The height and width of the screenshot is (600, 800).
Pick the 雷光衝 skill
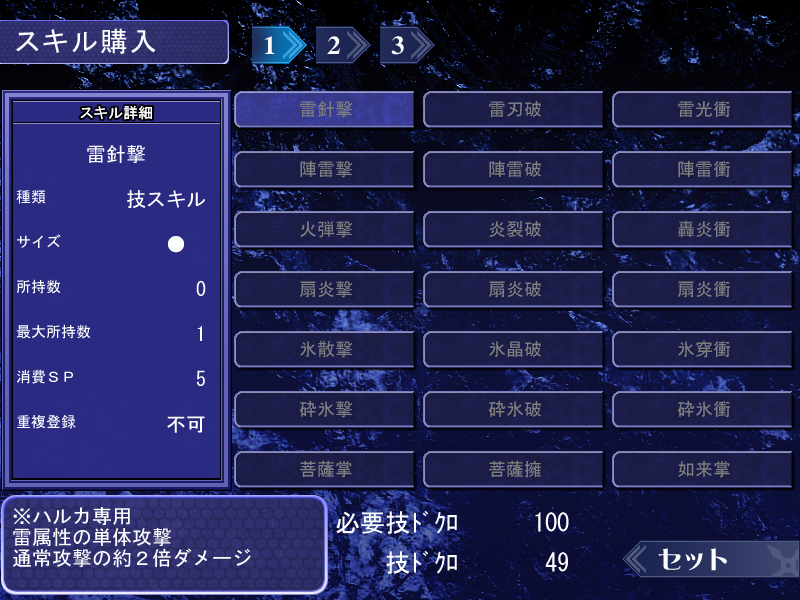click(703, 109)
